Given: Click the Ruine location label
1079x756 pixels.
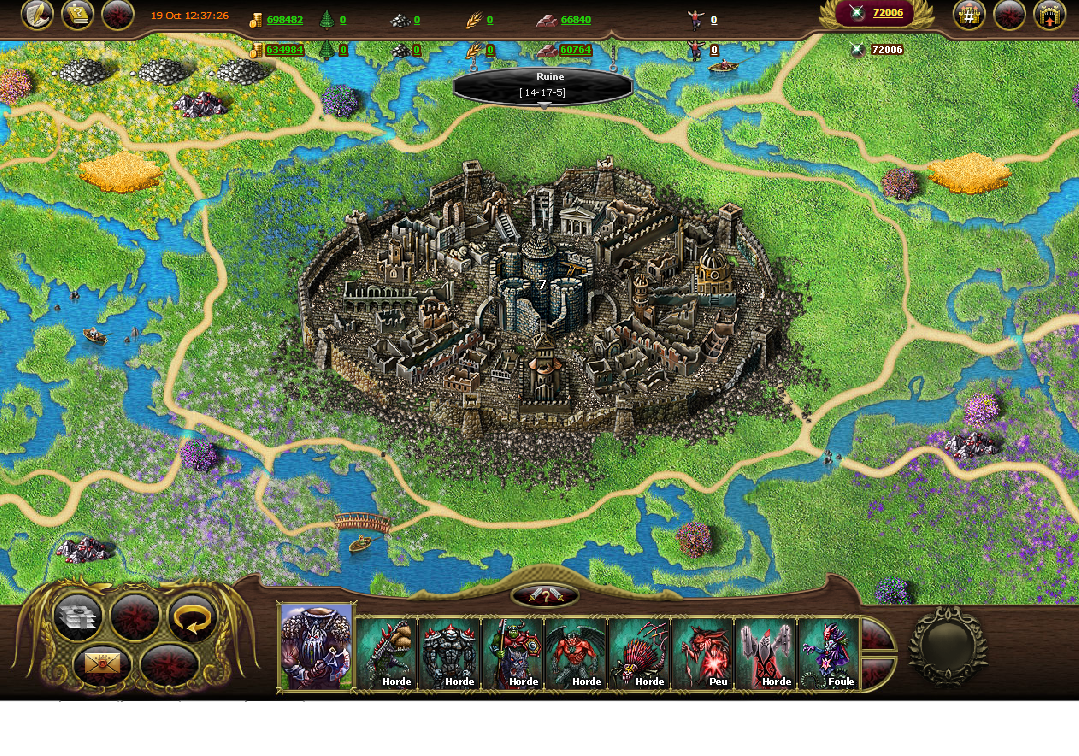Looking at the screenshot, I should [543, 84].
